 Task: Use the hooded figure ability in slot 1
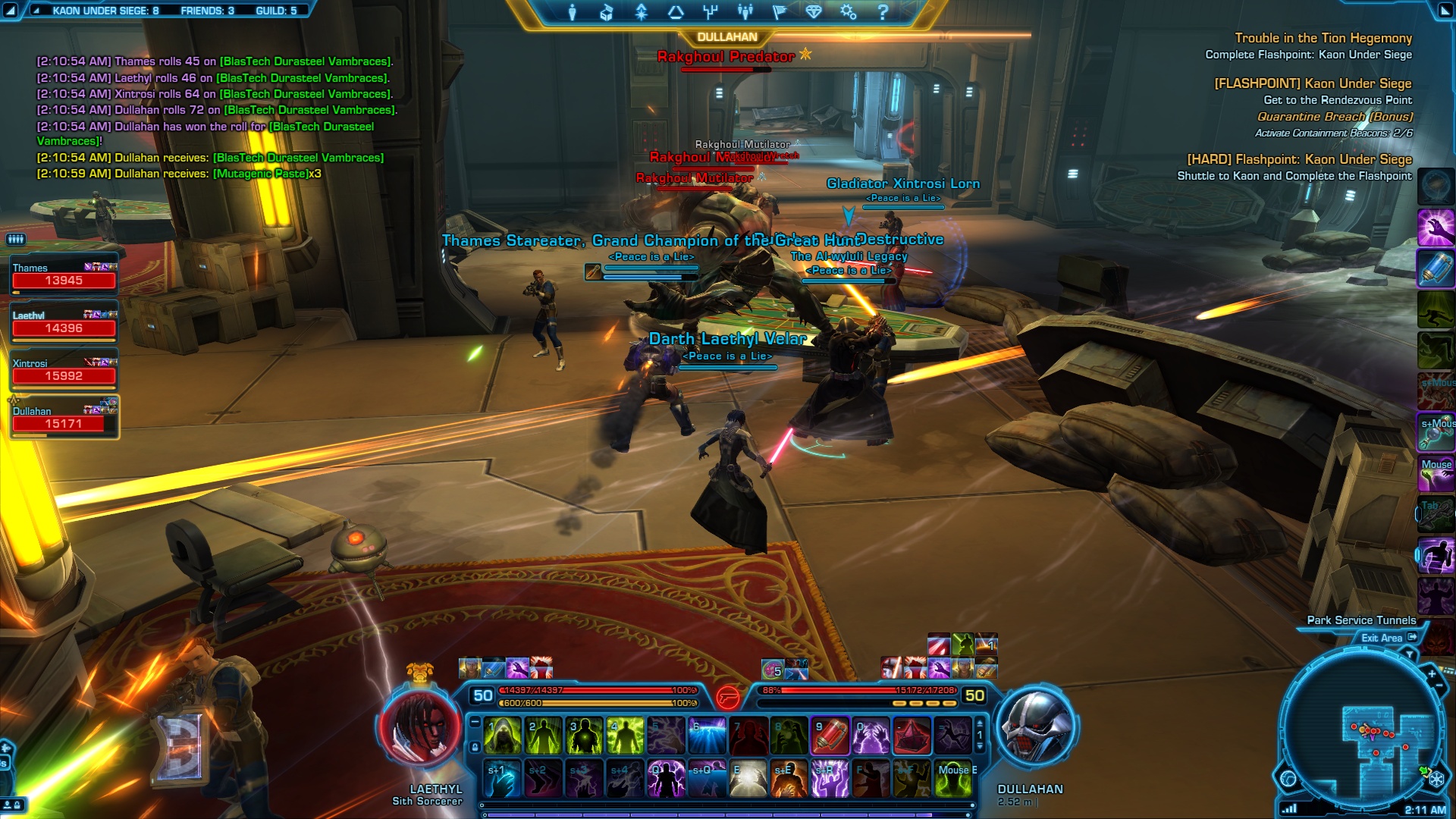502,736
